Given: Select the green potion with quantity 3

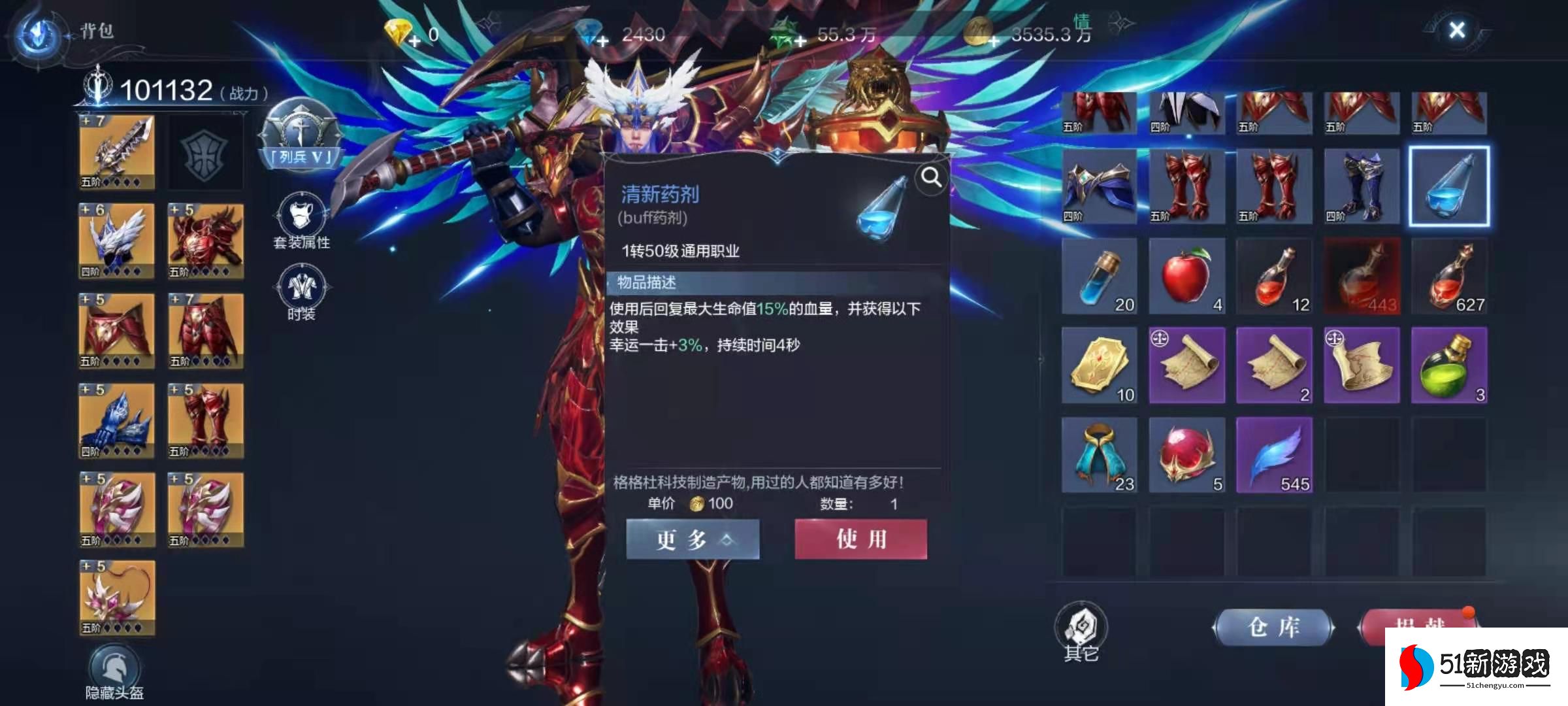Looking at the screenshot, I should tap(1450, 366).
